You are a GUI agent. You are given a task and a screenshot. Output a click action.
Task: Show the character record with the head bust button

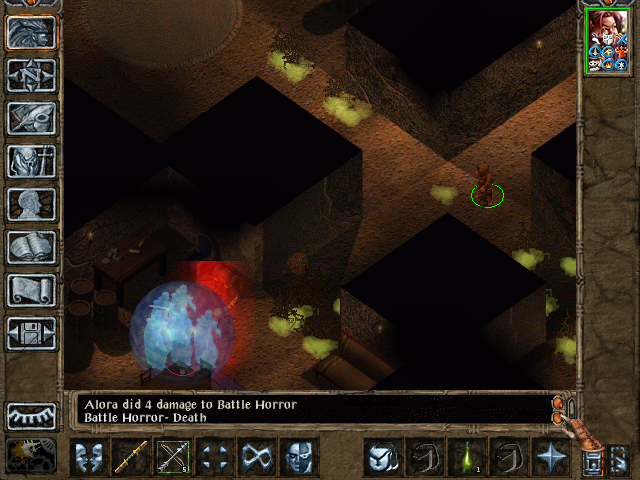tap(31, 204)
